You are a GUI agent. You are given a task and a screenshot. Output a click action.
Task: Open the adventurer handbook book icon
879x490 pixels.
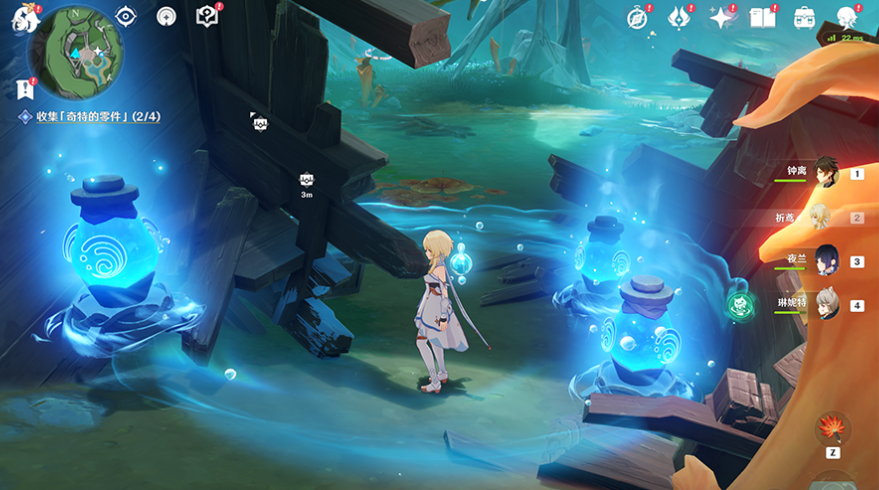click(763, 17)
